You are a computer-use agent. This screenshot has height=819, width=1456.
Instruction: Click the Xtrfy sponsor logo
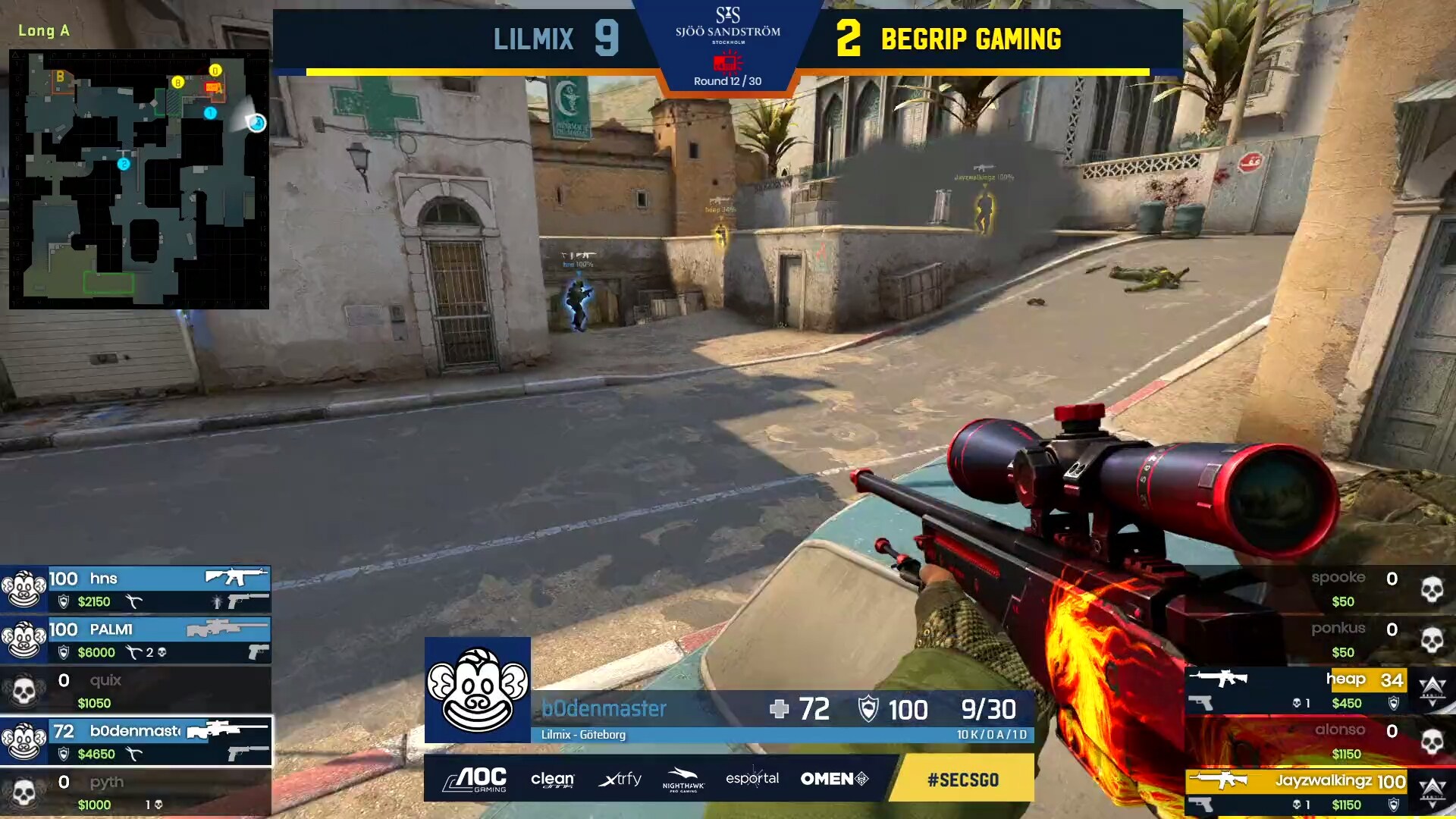click(x=620, y=779)
